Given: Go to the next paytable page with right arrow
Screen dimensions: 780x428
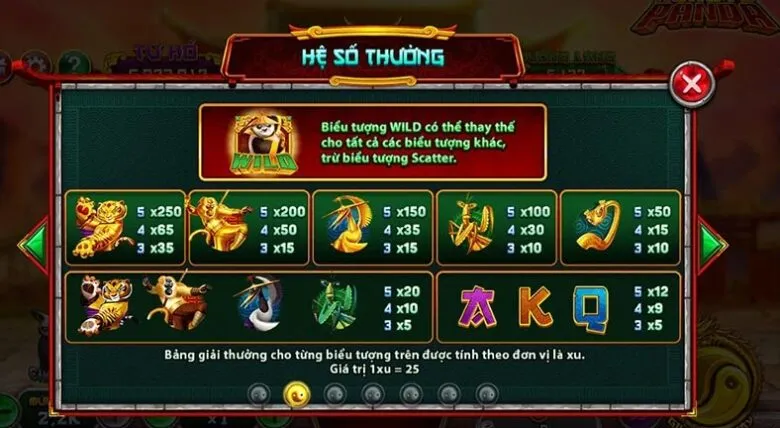Looking at the screenshot, I should [711, 241].
